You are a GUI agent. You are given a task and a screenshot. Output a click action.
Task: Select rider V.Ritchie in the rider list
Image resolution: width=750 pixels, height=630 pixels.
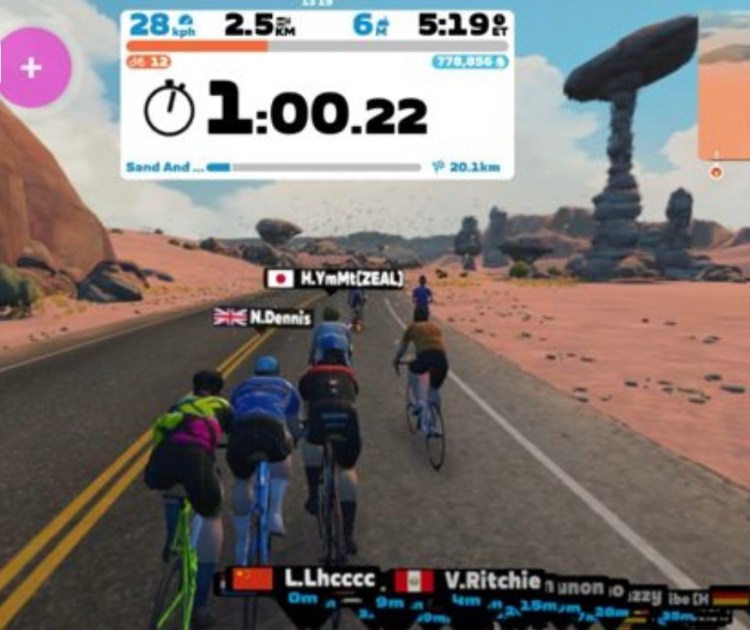(x=470, y=581)
